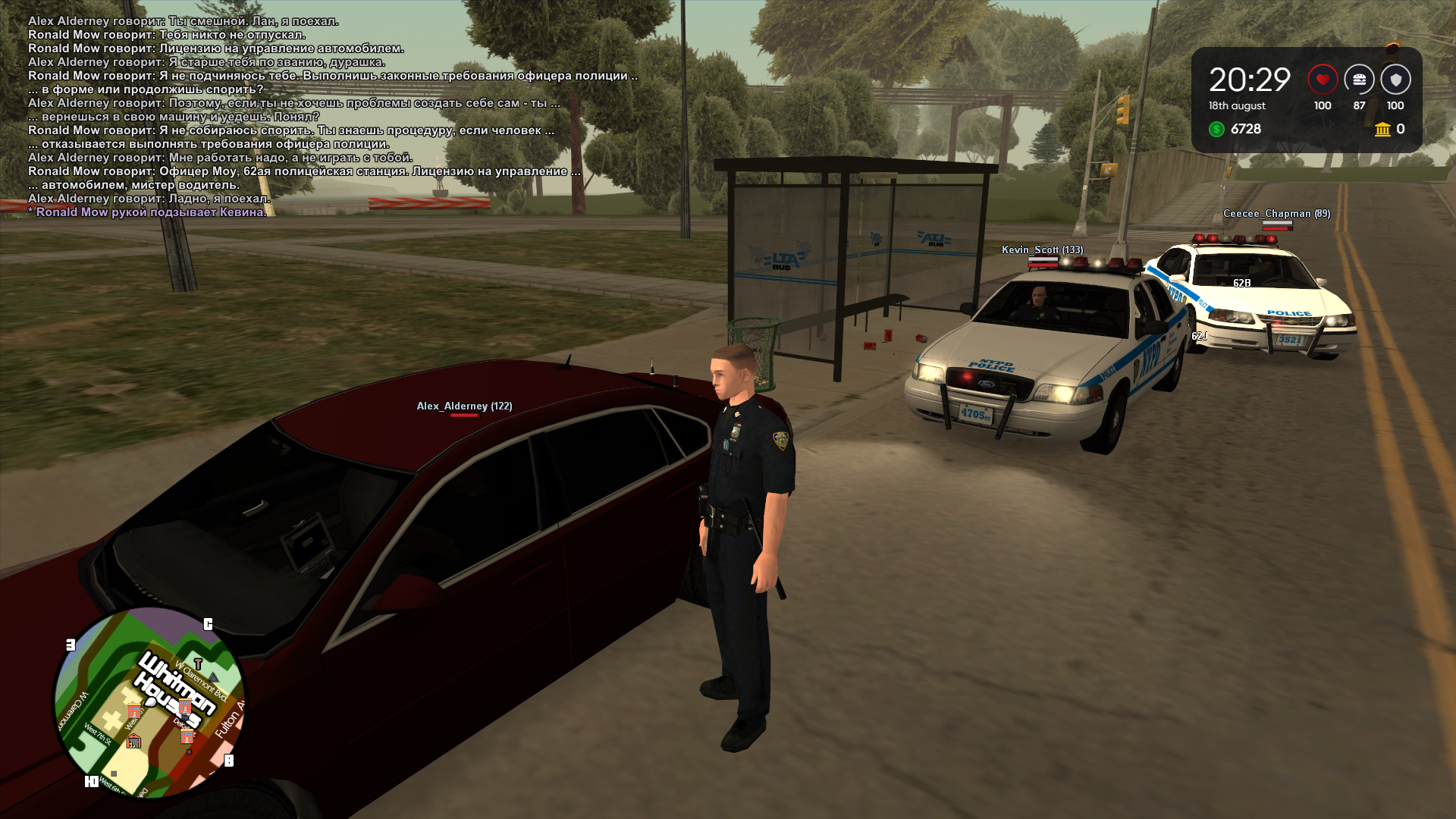Select the C marker on the minimap edge
The image size is (1456, 819).
coord(208,624)
